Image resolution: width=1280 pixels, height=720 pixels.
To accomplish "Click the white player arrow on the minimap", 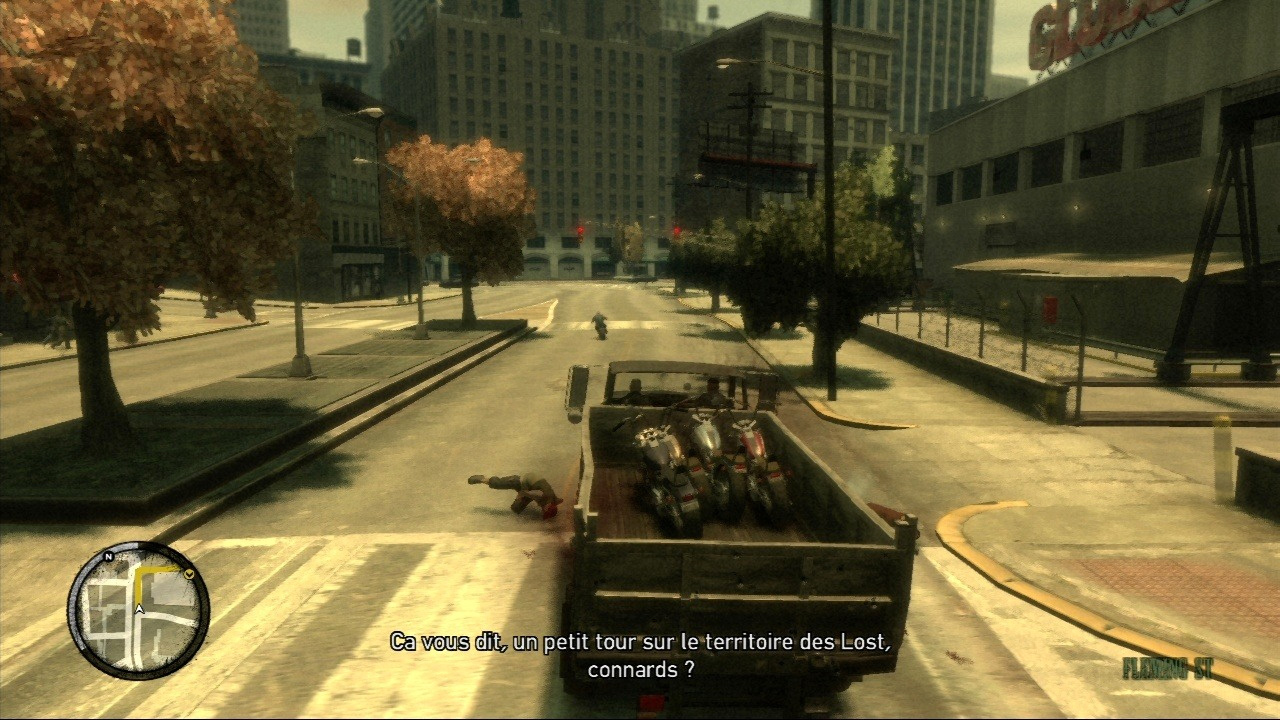I will 140,607.
